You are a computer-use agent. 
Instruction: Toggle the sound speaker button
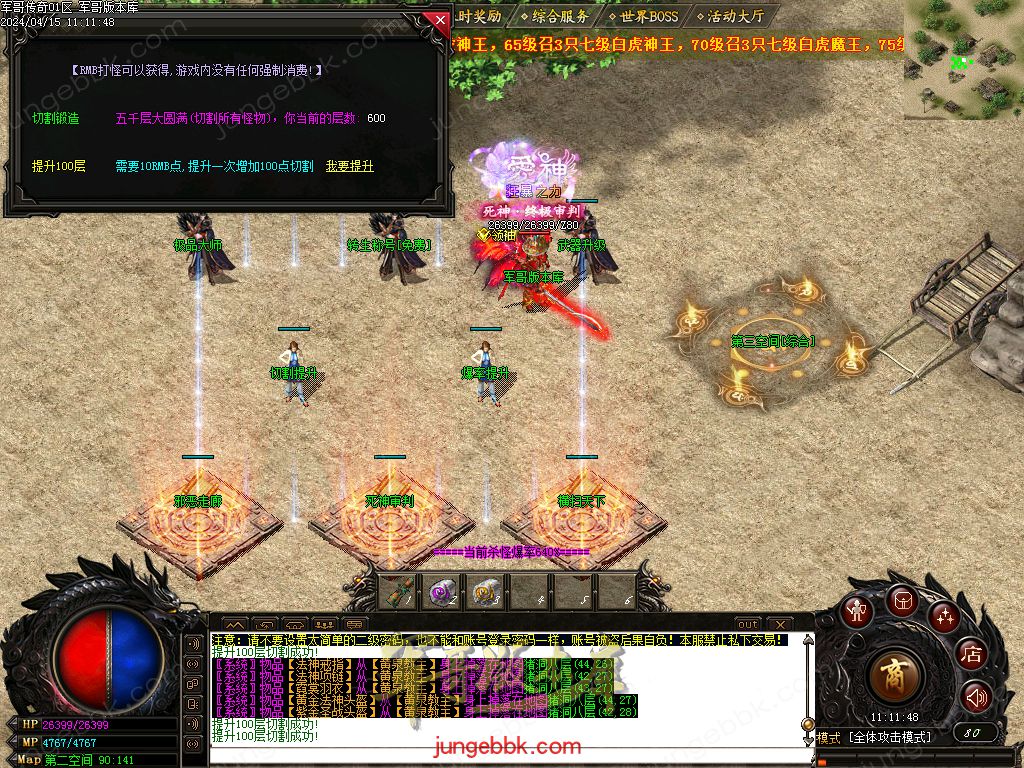976,697
